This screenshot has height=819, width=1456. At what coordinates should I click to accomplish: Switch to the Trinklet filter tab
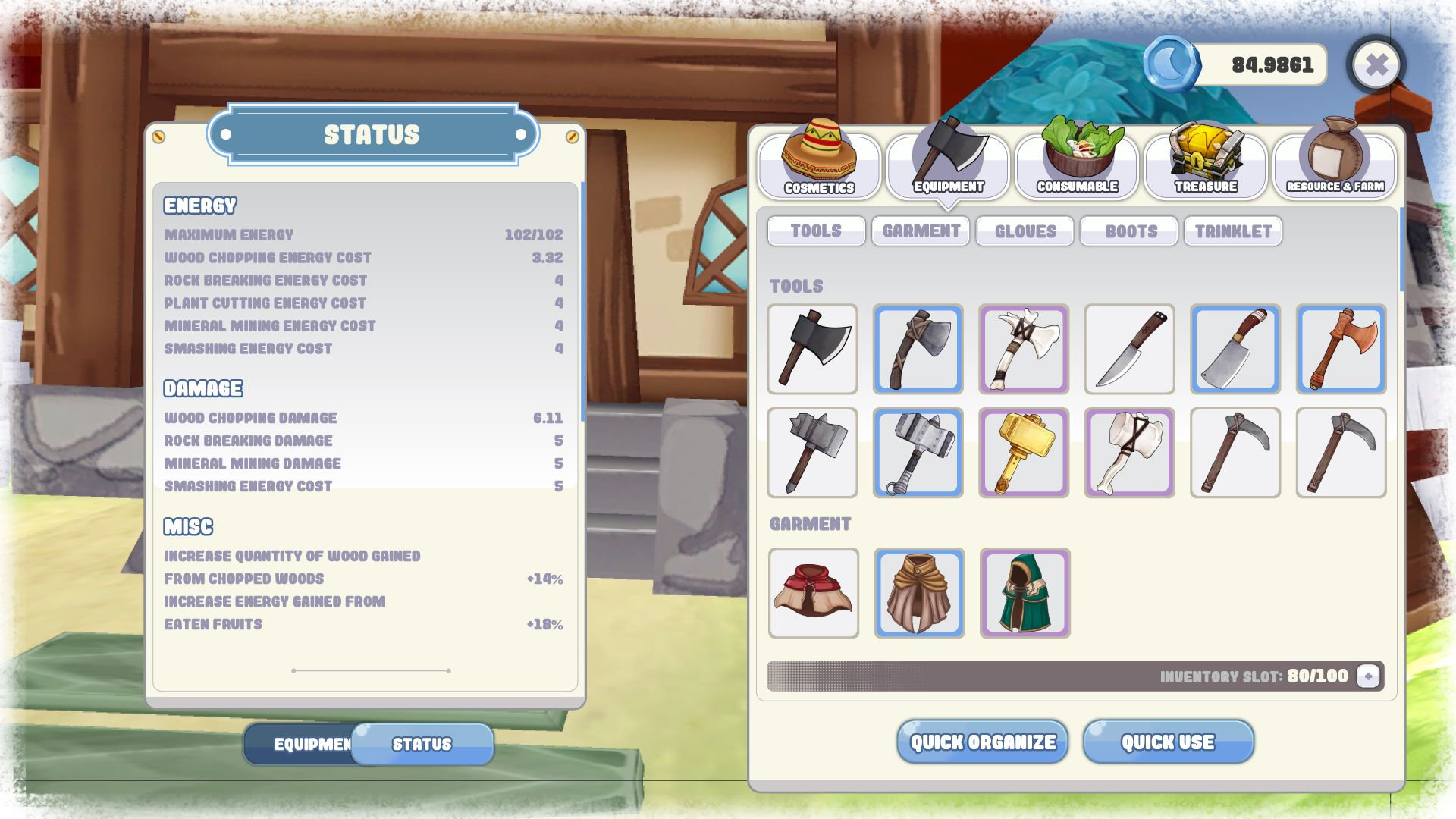click(1233, 231)
